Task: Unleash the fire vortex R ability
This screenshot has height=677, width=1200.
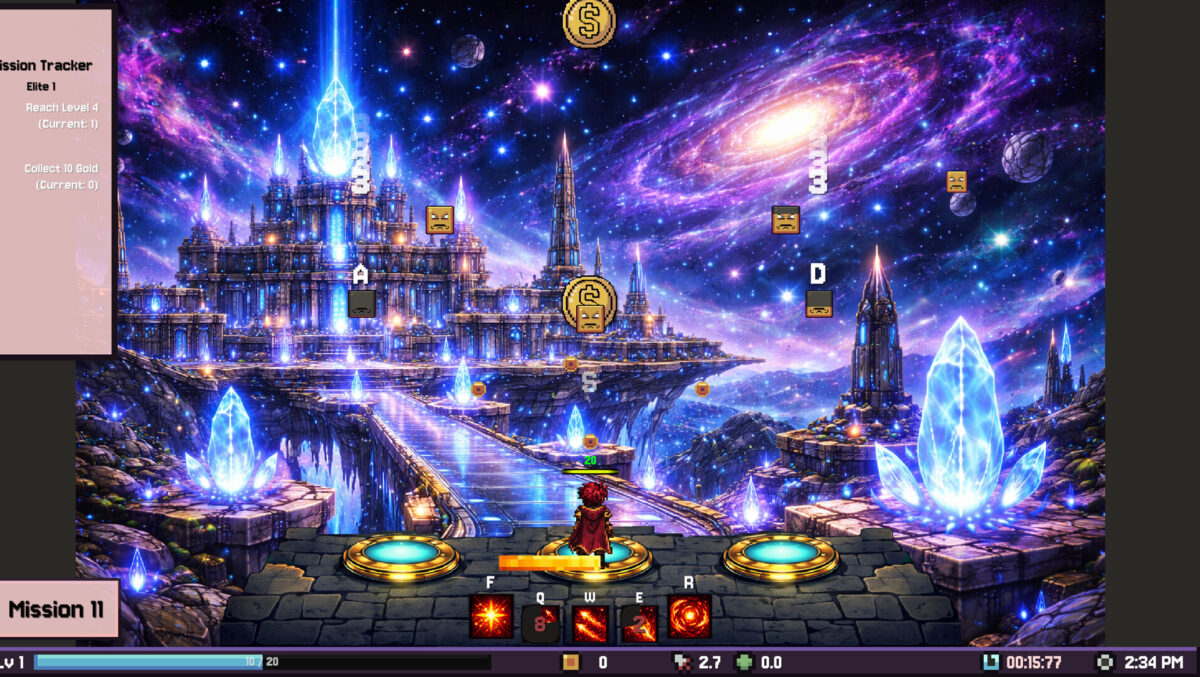Action: coord(689,617)
